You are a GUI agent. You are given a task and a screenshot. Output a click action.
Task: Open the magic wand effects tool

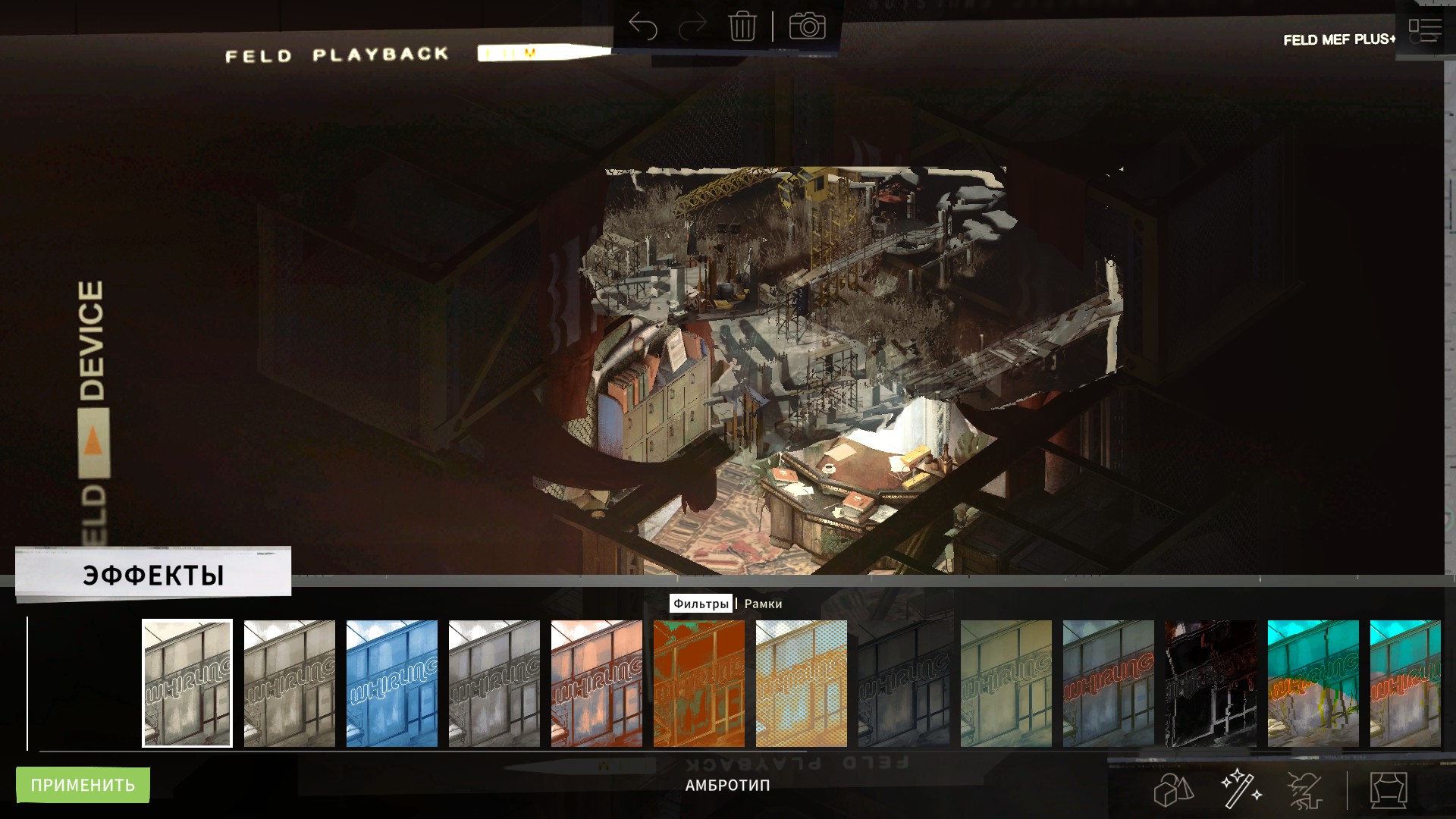pyautogui.click(x=1241, y=789)
